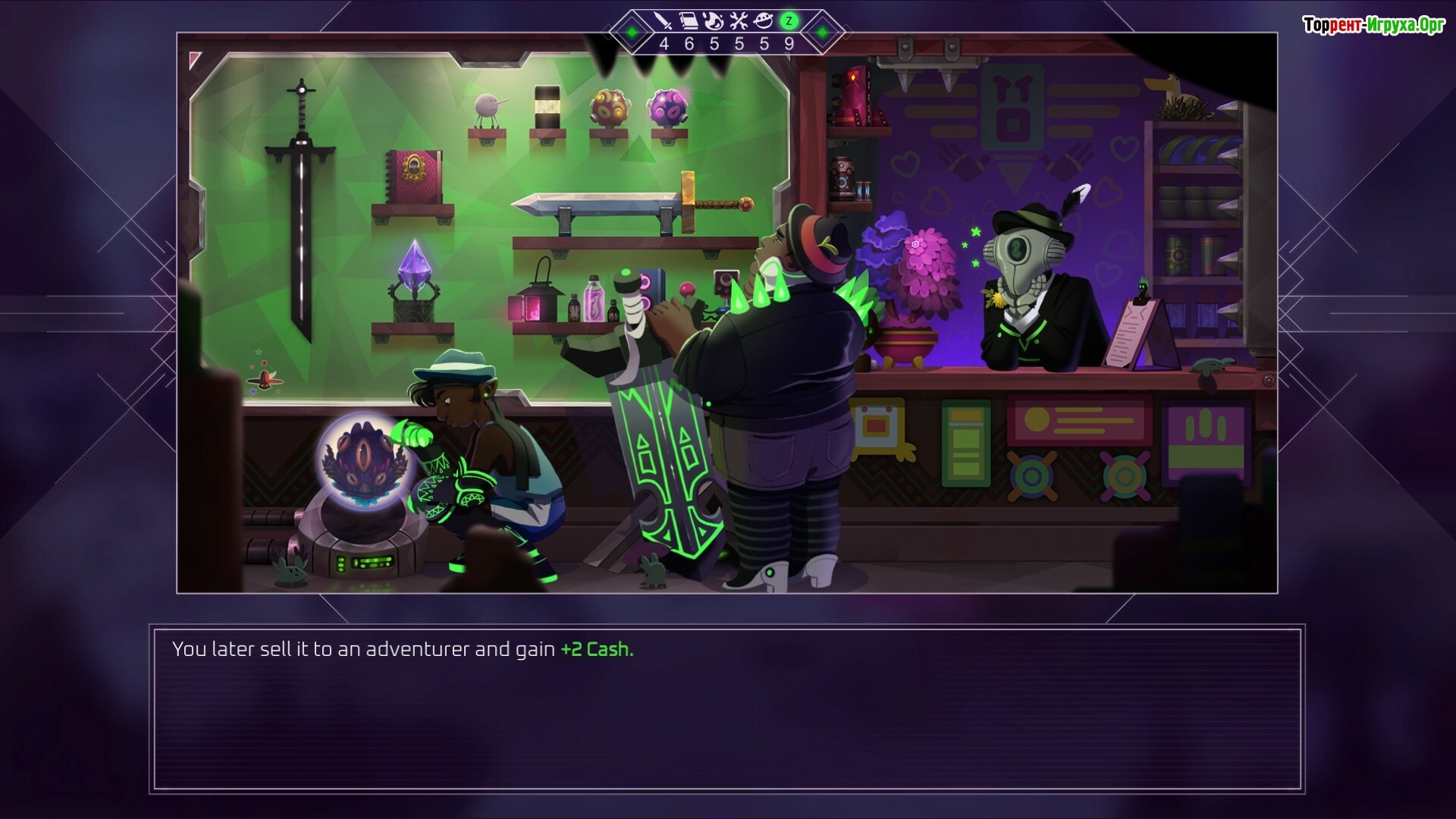Select the green cash coin icon
The width and height of the screenshot is (1456, 819).
(789, 21)
